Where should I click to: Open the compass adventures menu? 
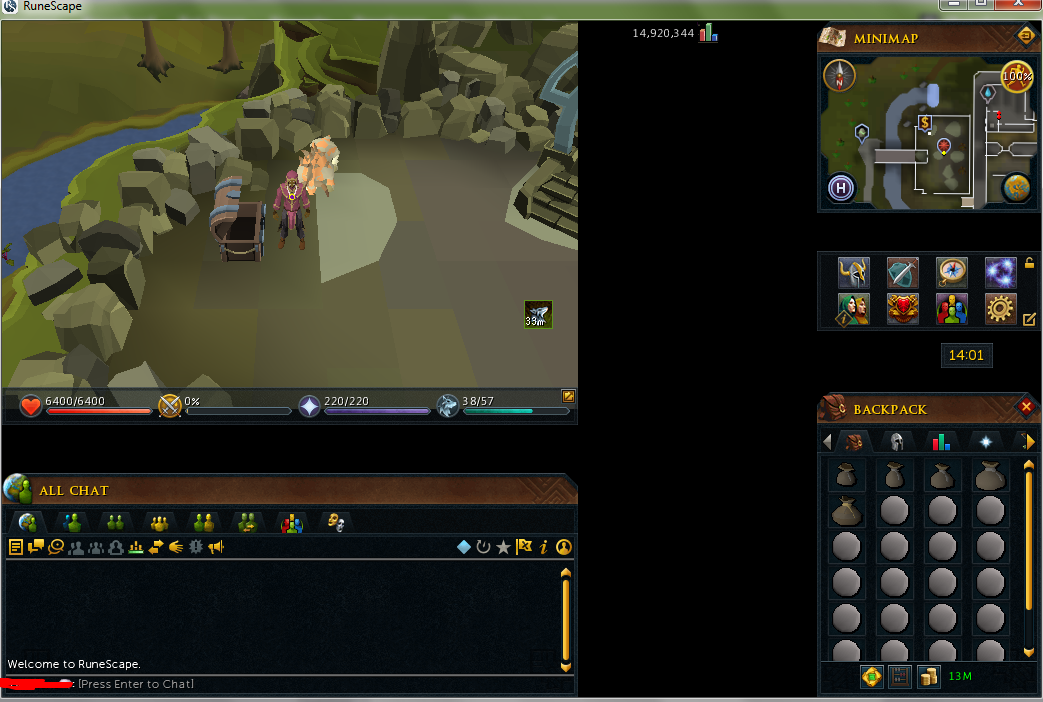tap(951, 272)
